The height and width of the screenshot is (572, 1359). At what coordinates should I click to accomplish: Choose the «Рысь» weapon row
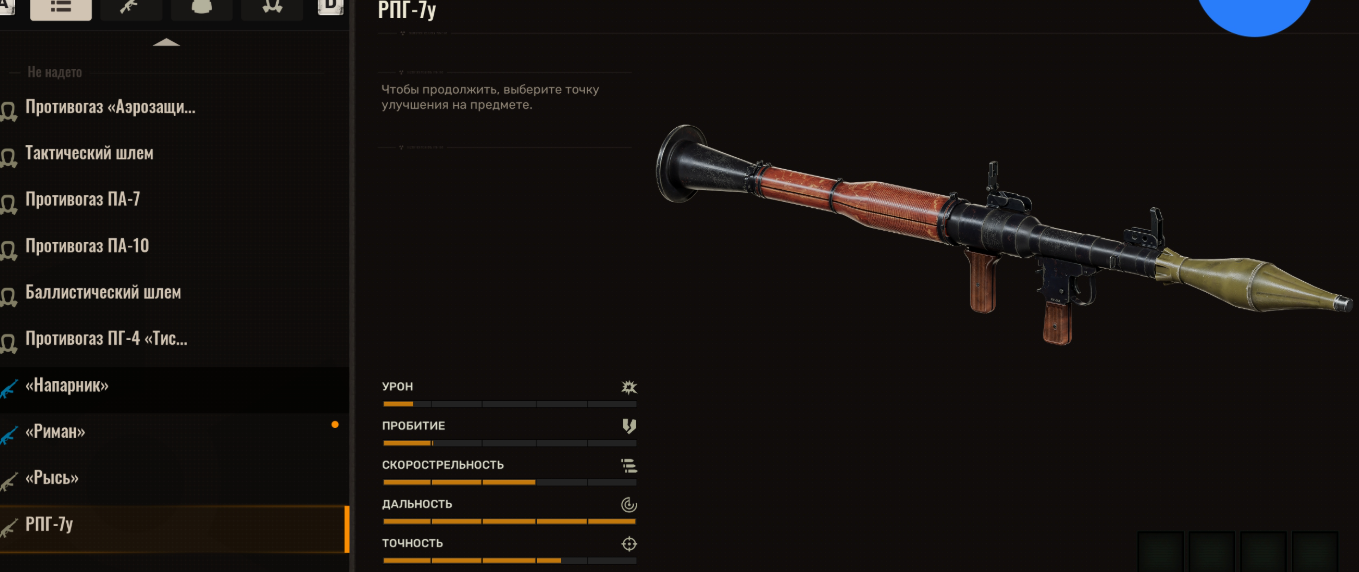(x=52, y=477)
